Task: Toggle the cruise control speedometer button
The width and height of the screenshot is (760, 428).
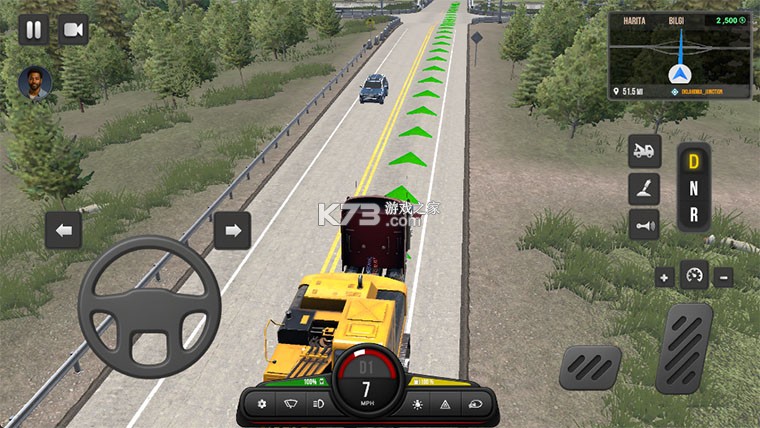Action: 694,276
